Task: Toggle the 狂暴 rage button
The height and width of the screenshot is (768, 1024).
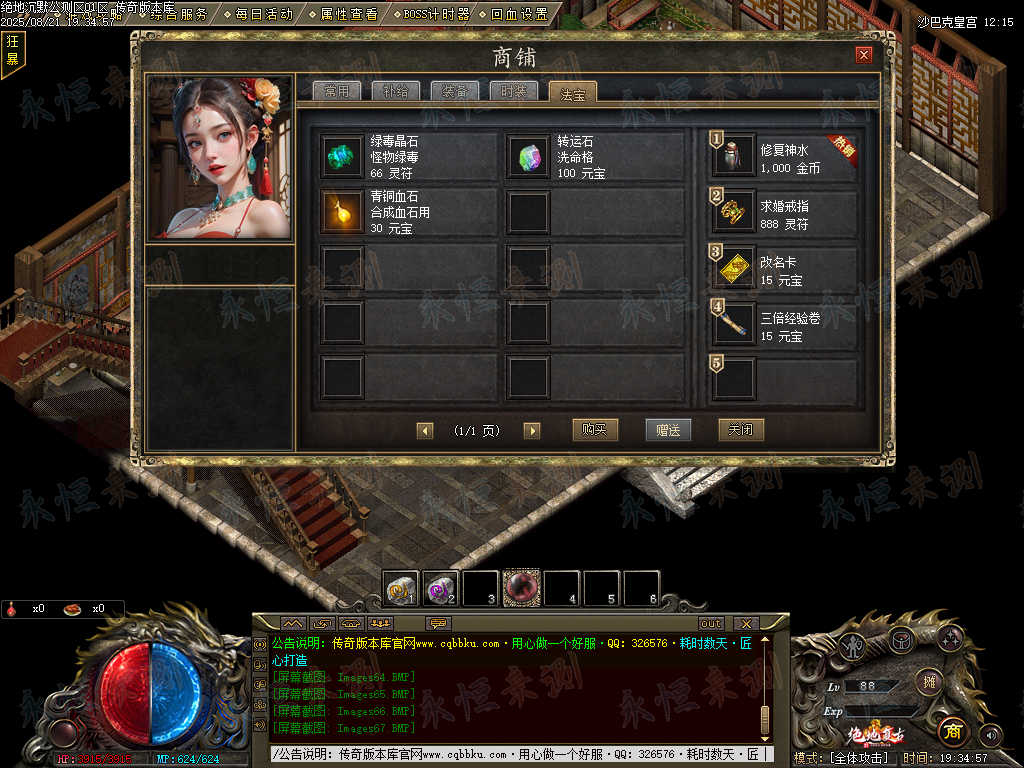Action: tap(13, 50)
